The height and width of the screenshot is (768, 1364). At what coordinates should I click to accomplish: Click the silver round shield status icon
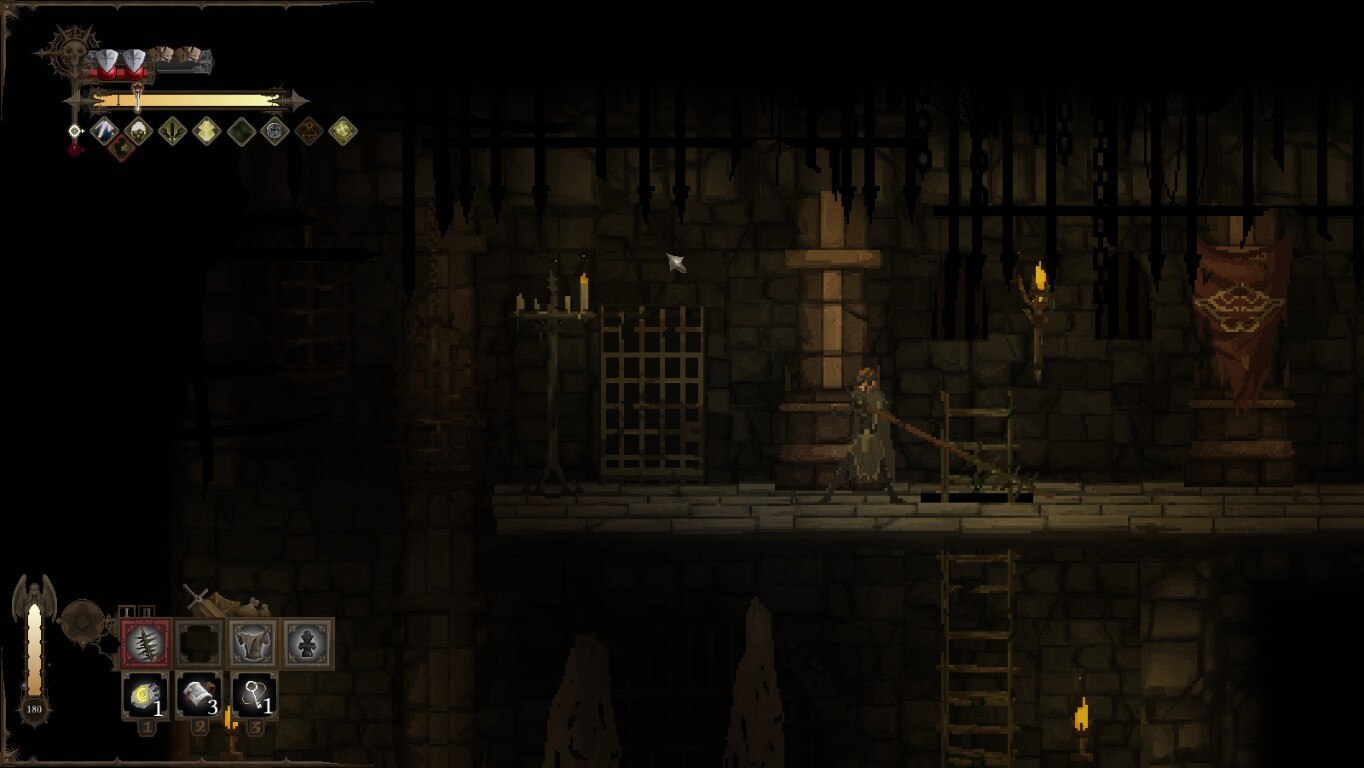tap(275, 130)
